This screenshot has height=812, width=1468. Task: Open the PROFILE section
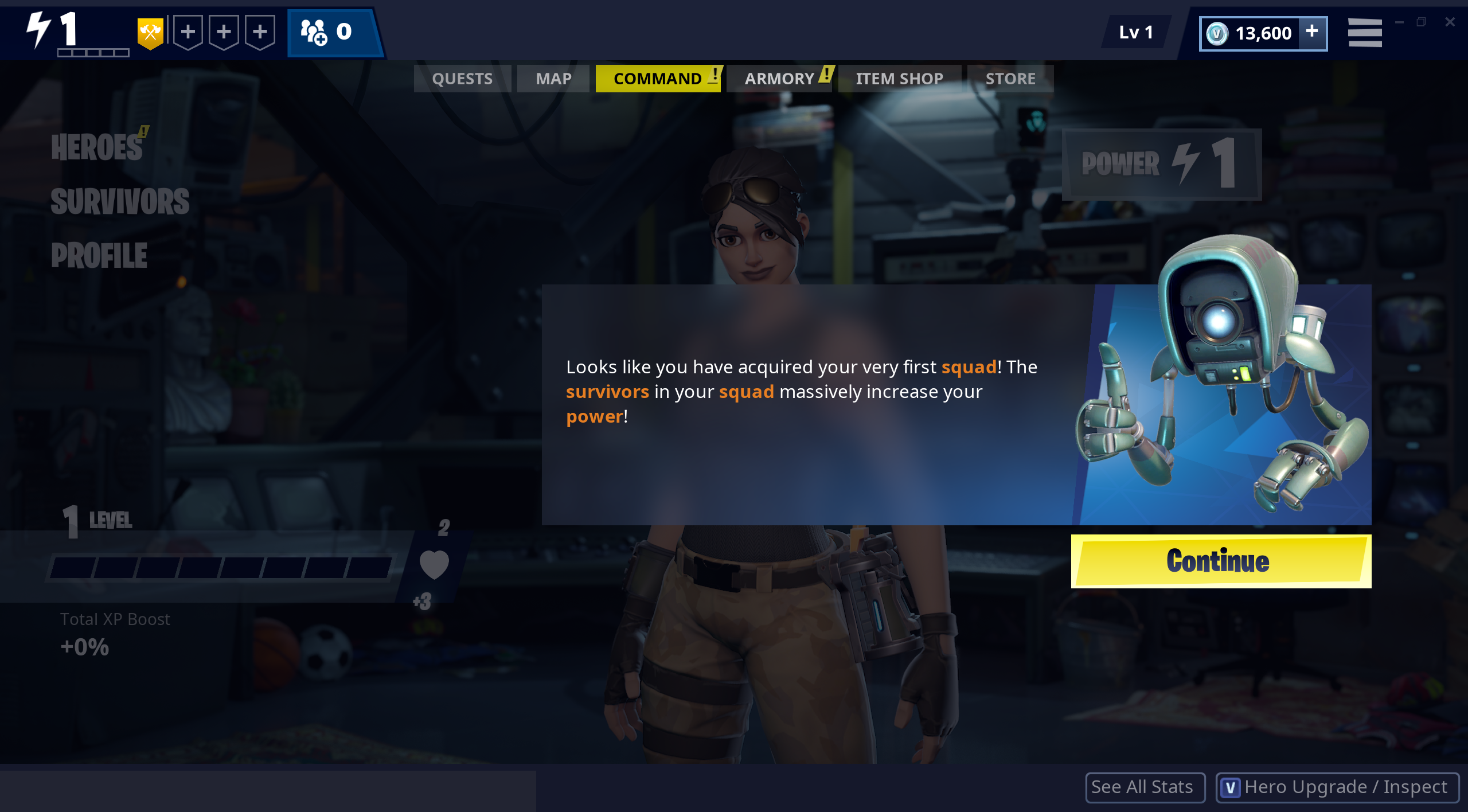[99, 254]
